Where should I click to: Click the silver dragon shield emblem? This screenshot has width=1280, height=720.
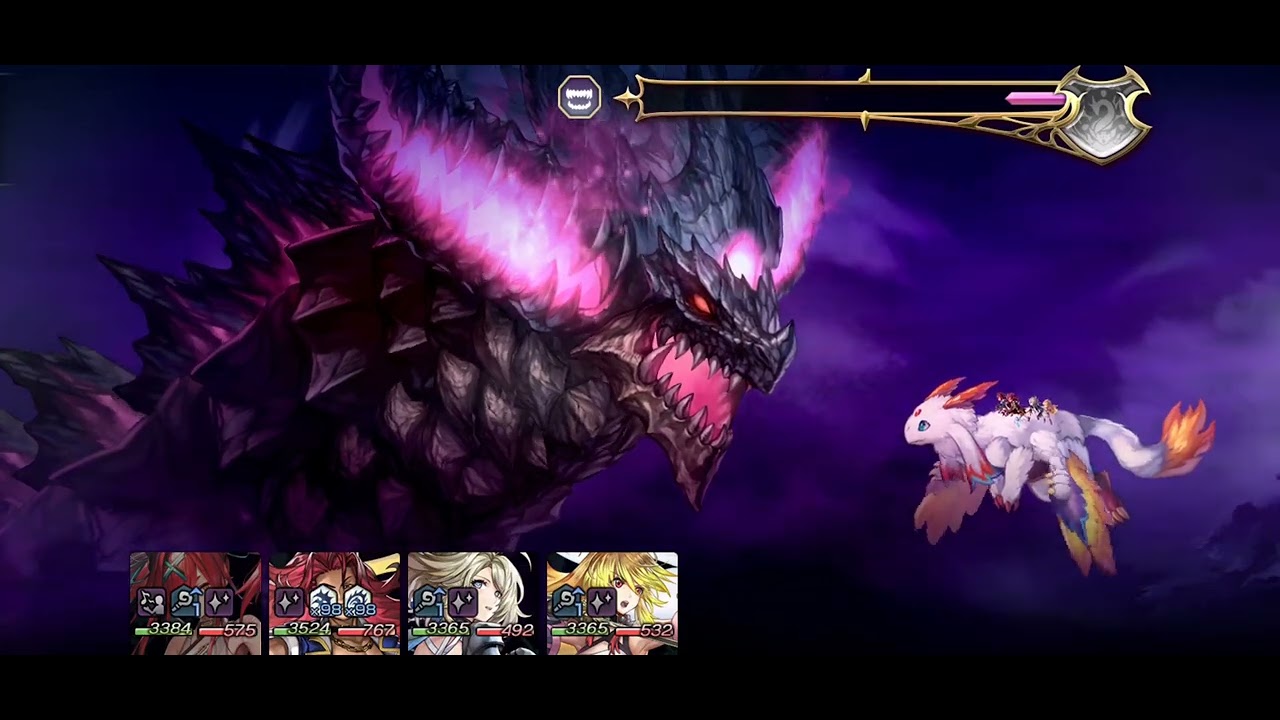[x=1102, y=112]
